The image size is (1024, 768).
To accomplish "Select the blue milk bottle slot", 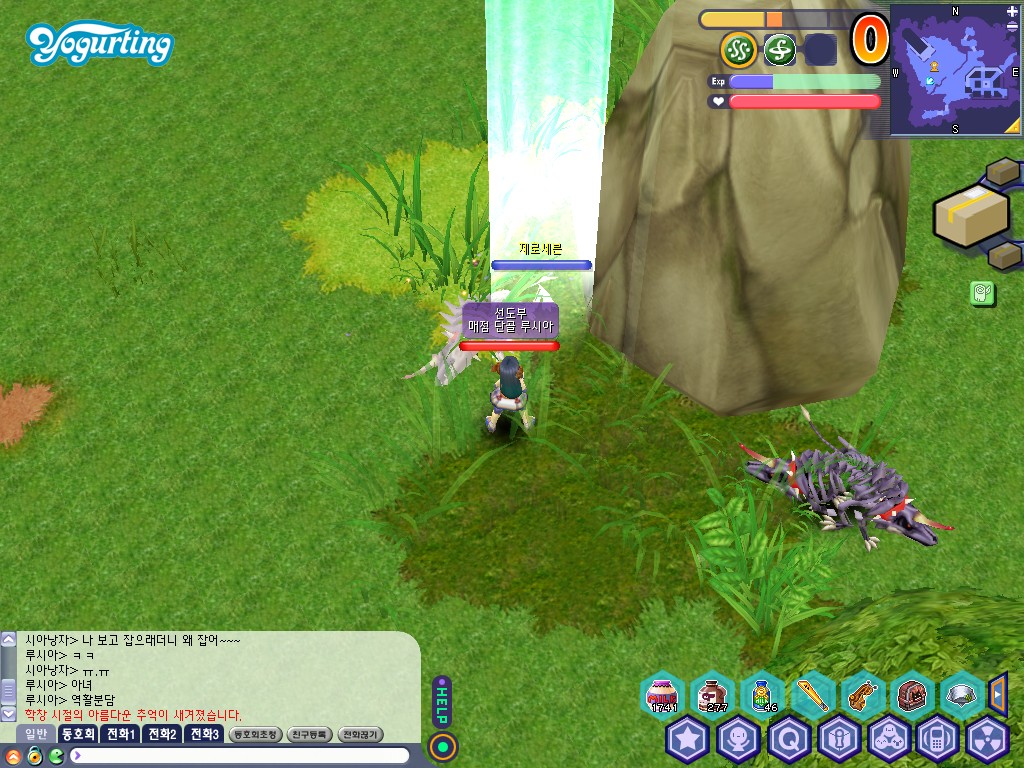I will pyautogui.click(x=763, y=693).
